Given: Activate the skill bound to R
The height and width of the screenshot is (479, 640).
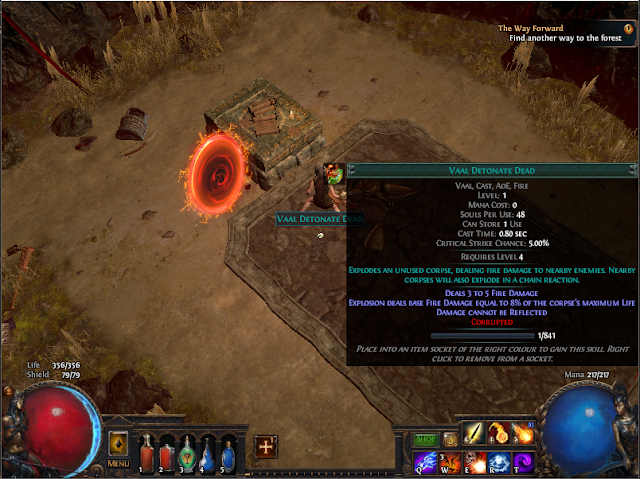Looking at the screenshot, I should click(498, 461).
